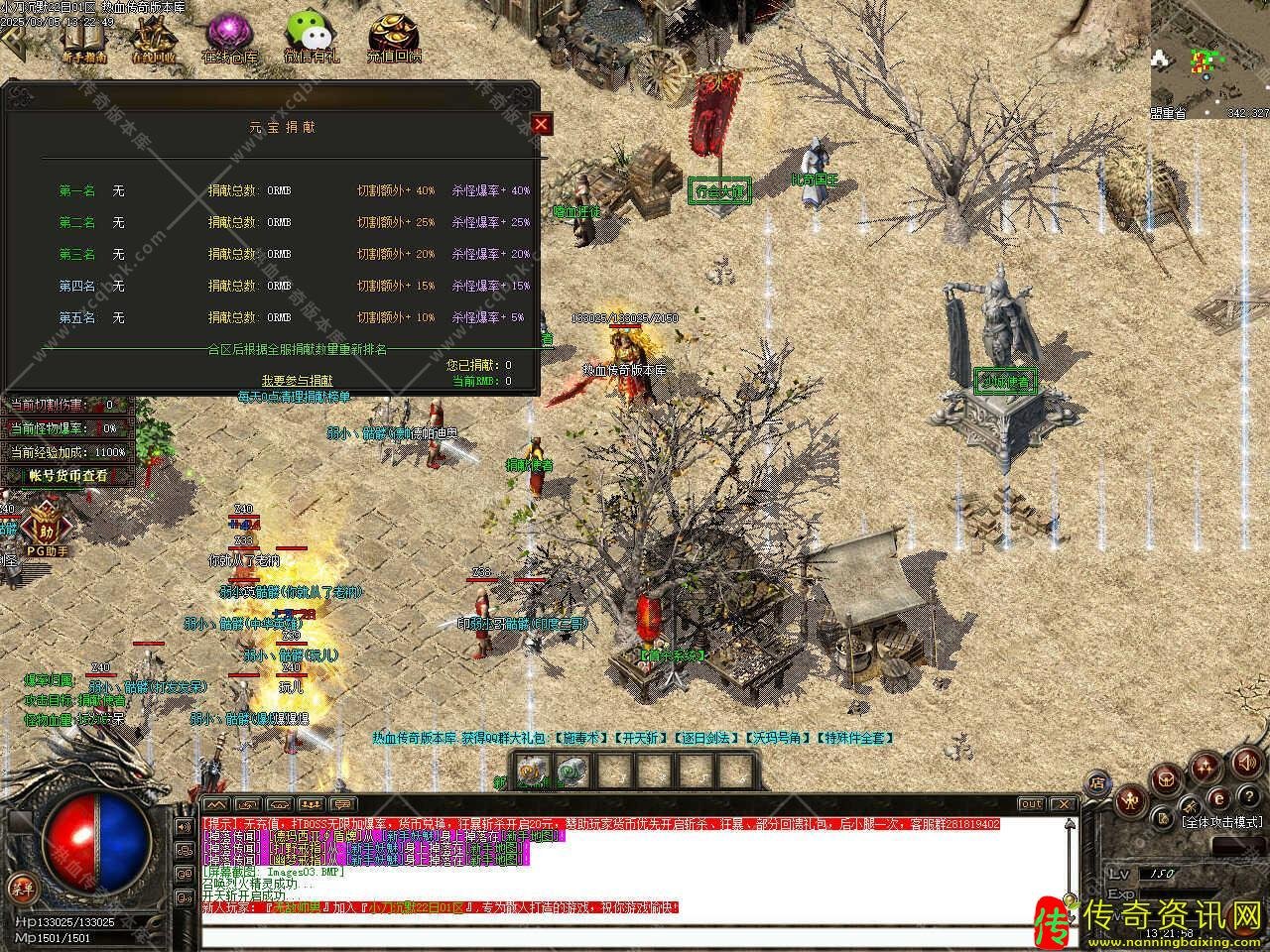Screen dimensions: 1270x952
Task: Toggle the round speaker sound button
Action: tap(1245, 764)
